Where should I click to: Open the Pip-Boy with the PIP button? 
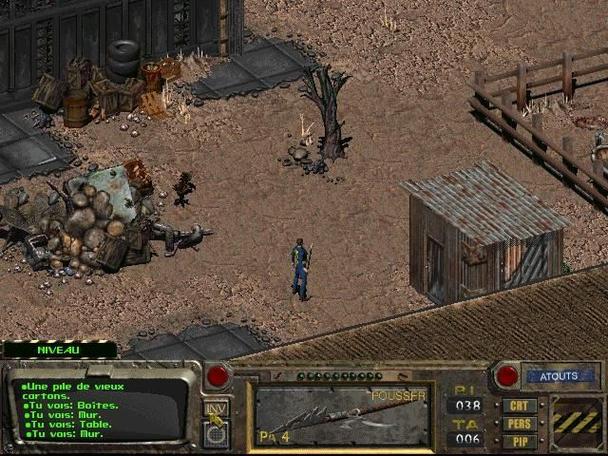[x=519, y=440]
